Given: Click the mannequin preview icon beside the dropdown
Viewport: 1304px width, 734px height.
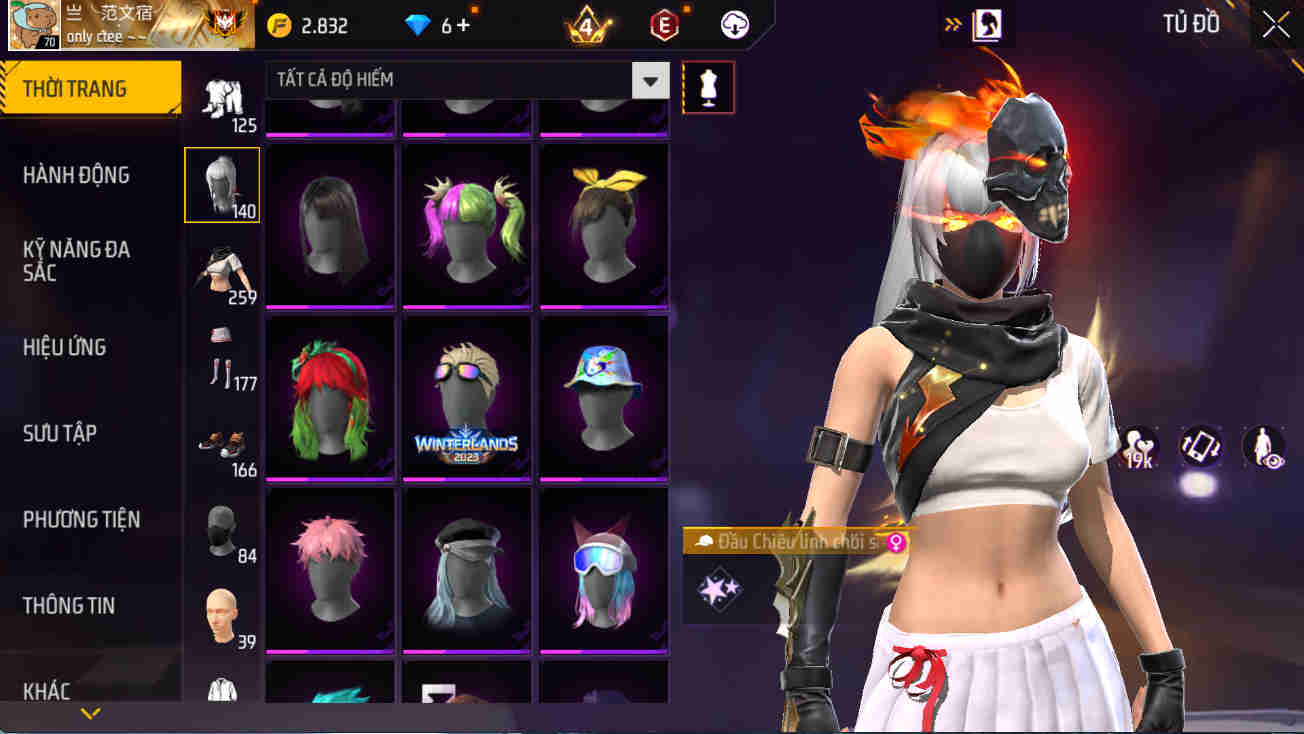Looking at the screenshot, I should pyautogui.click(x=708, y=87).
